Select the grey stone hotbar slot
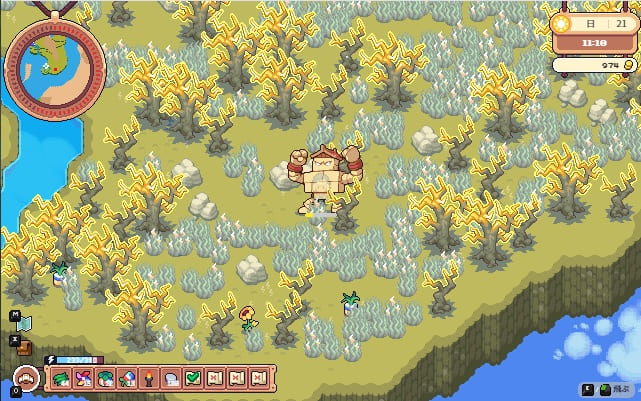Image resolution: width=641 pixels, height=401 pixels. click(x=173, y=378)
